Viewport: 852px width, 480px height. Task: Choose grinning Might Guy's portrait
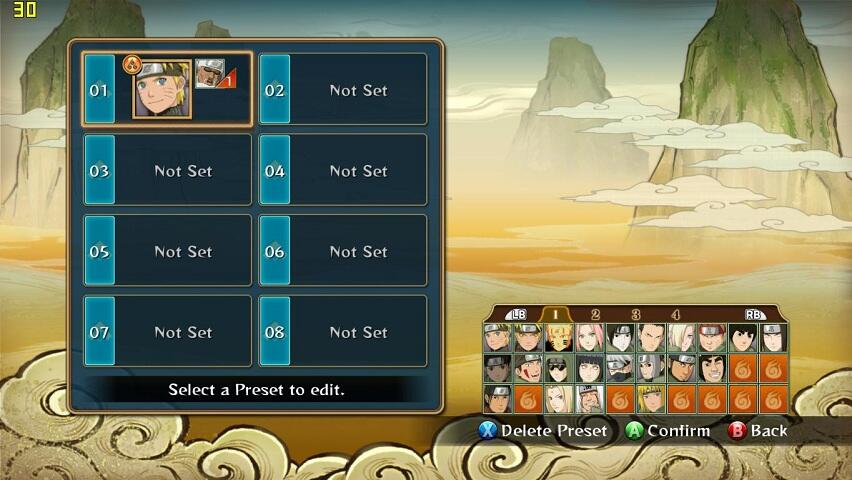[712, 369]
